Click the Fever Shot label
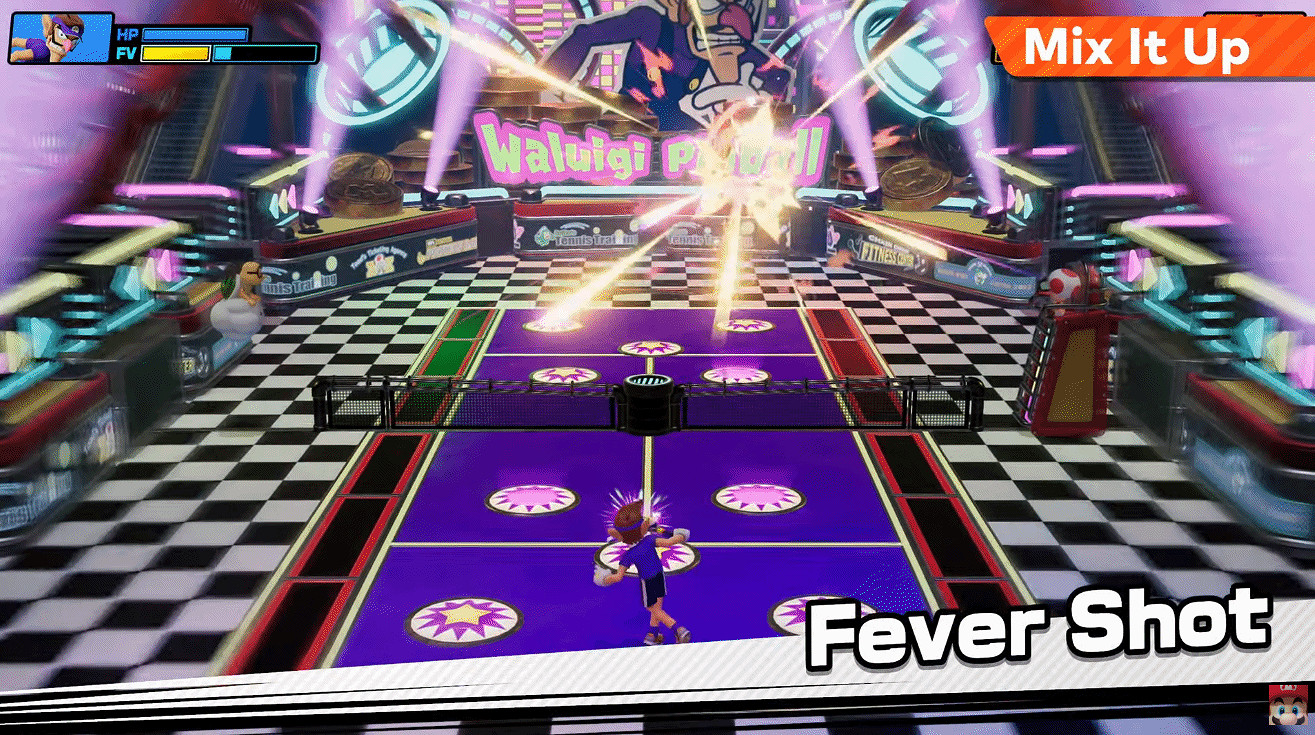Screen dimensions: 1315x735 pos(1040,620)
